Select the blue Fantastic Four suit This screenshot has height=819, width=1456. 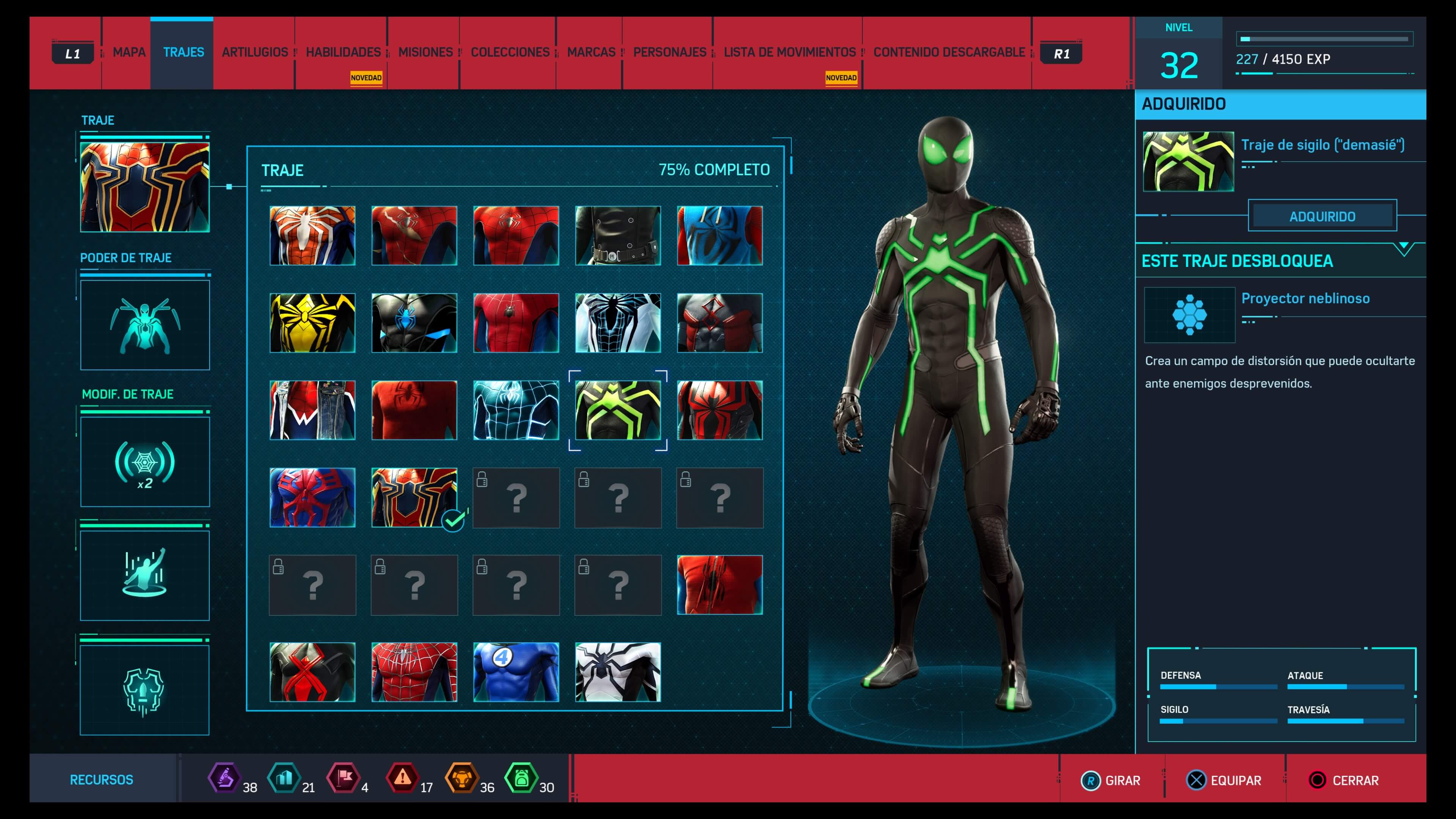coord(516,672)
